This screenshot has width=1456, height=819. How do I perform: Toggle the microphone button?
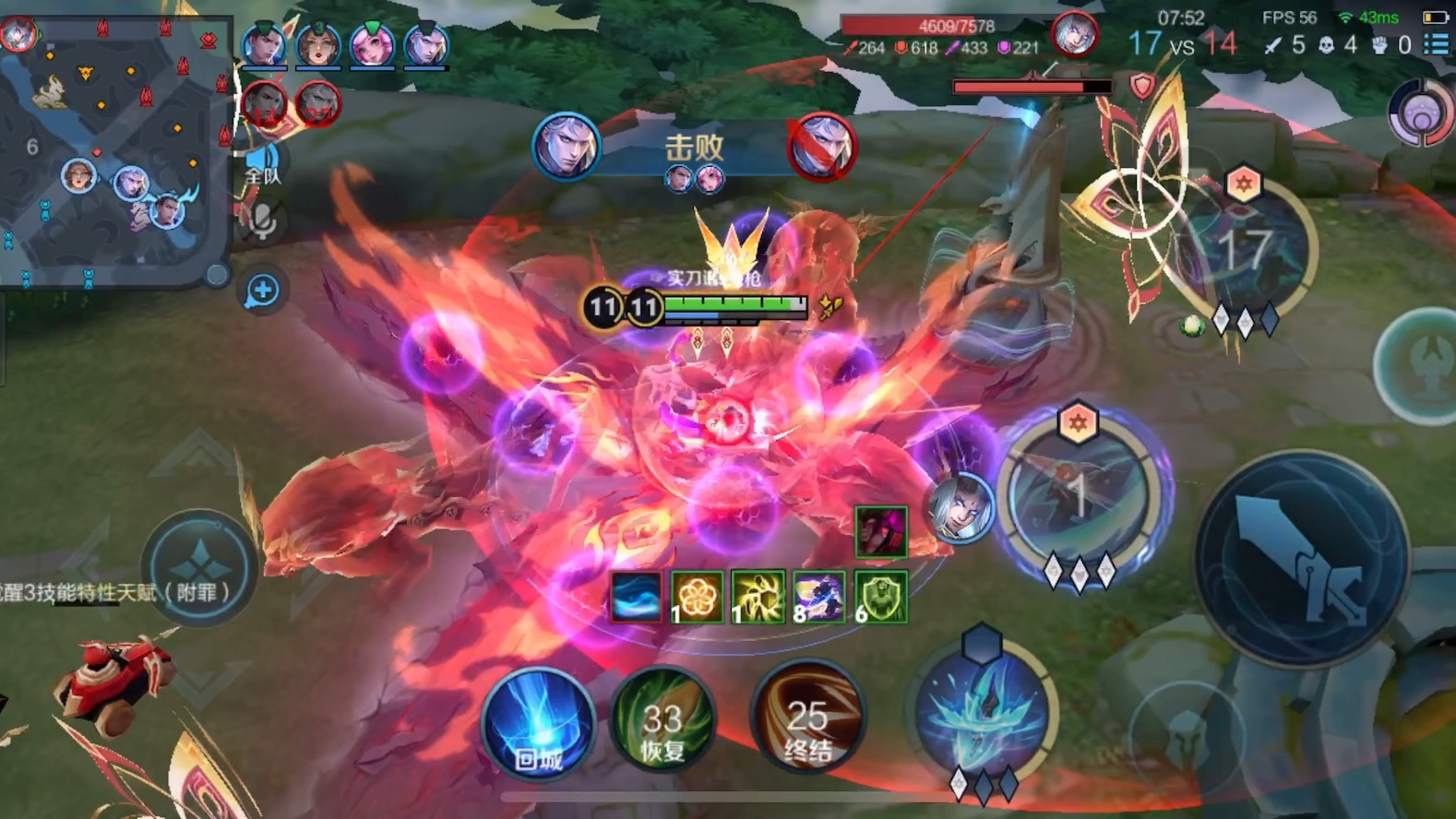[262, 221]
